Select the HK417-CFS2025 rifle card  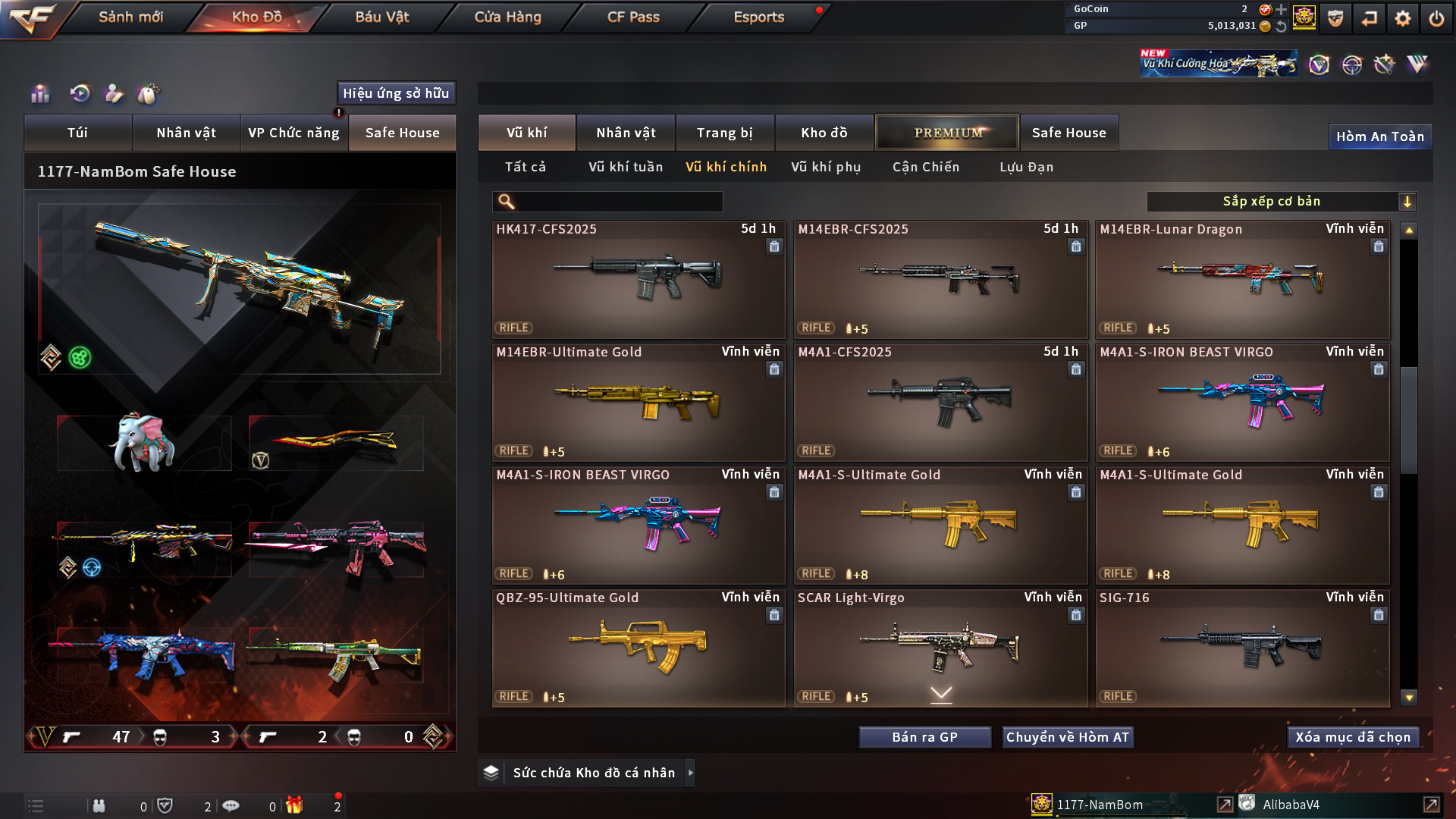(638, 279)
